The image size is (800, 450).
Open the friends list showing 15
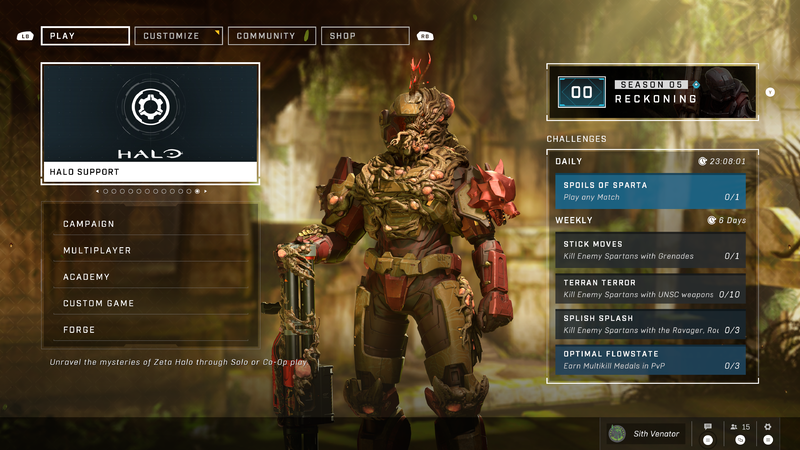coord(740,428)
